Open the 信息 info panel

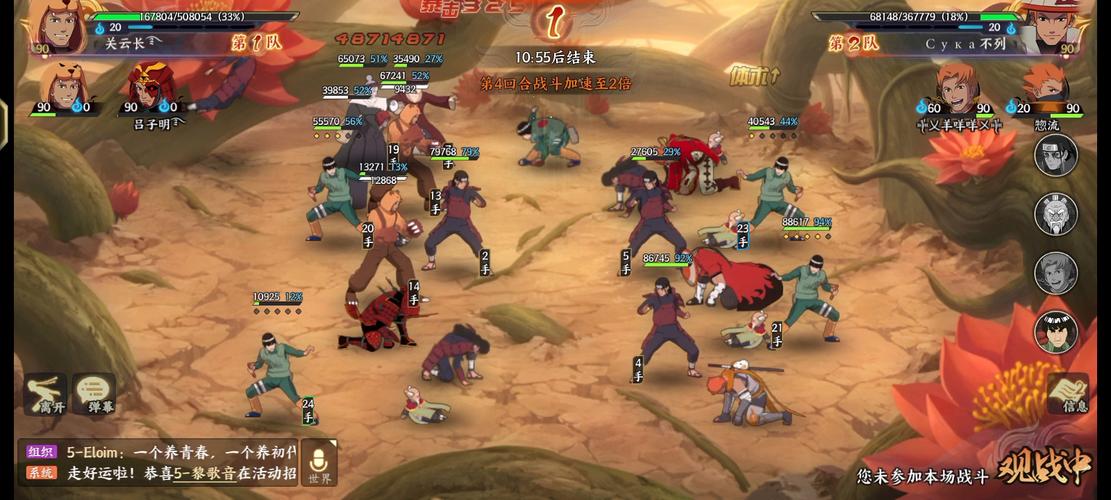[1068, 392]
